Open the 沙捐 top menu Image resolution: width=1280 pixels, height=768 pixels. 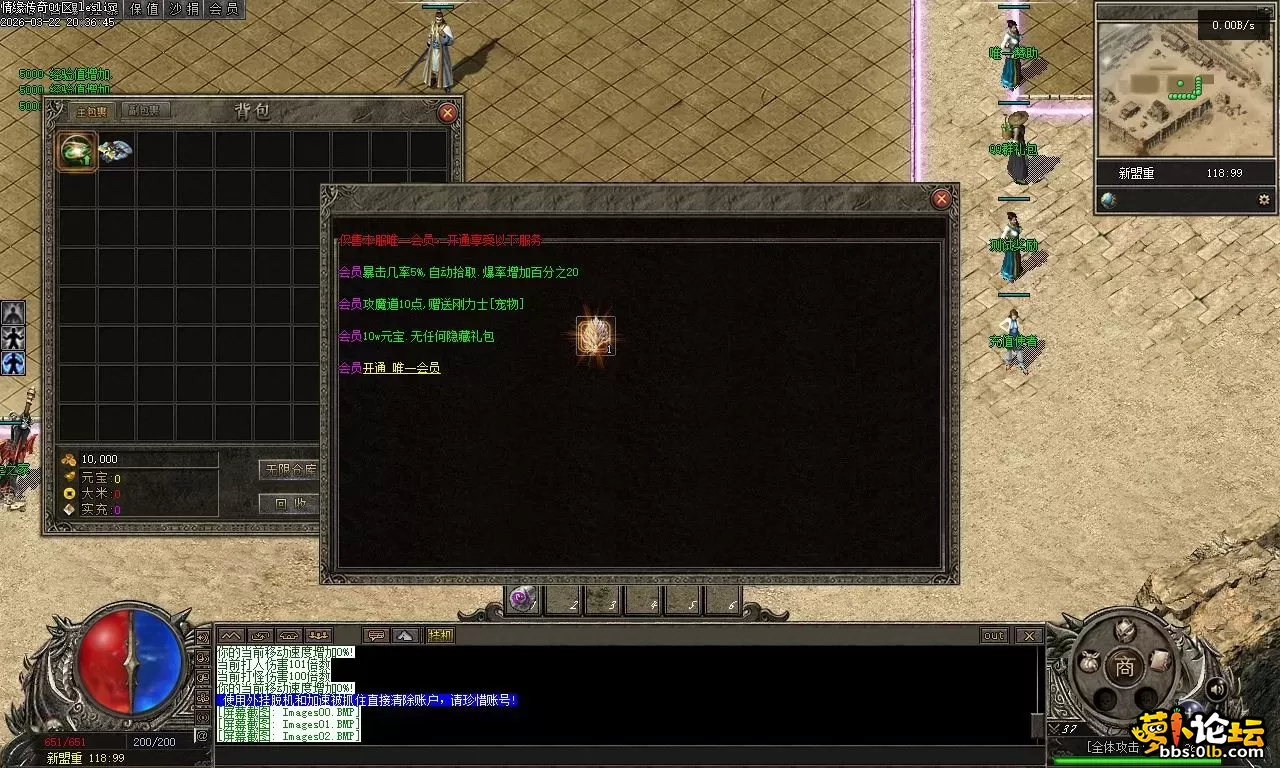point(184,9)
